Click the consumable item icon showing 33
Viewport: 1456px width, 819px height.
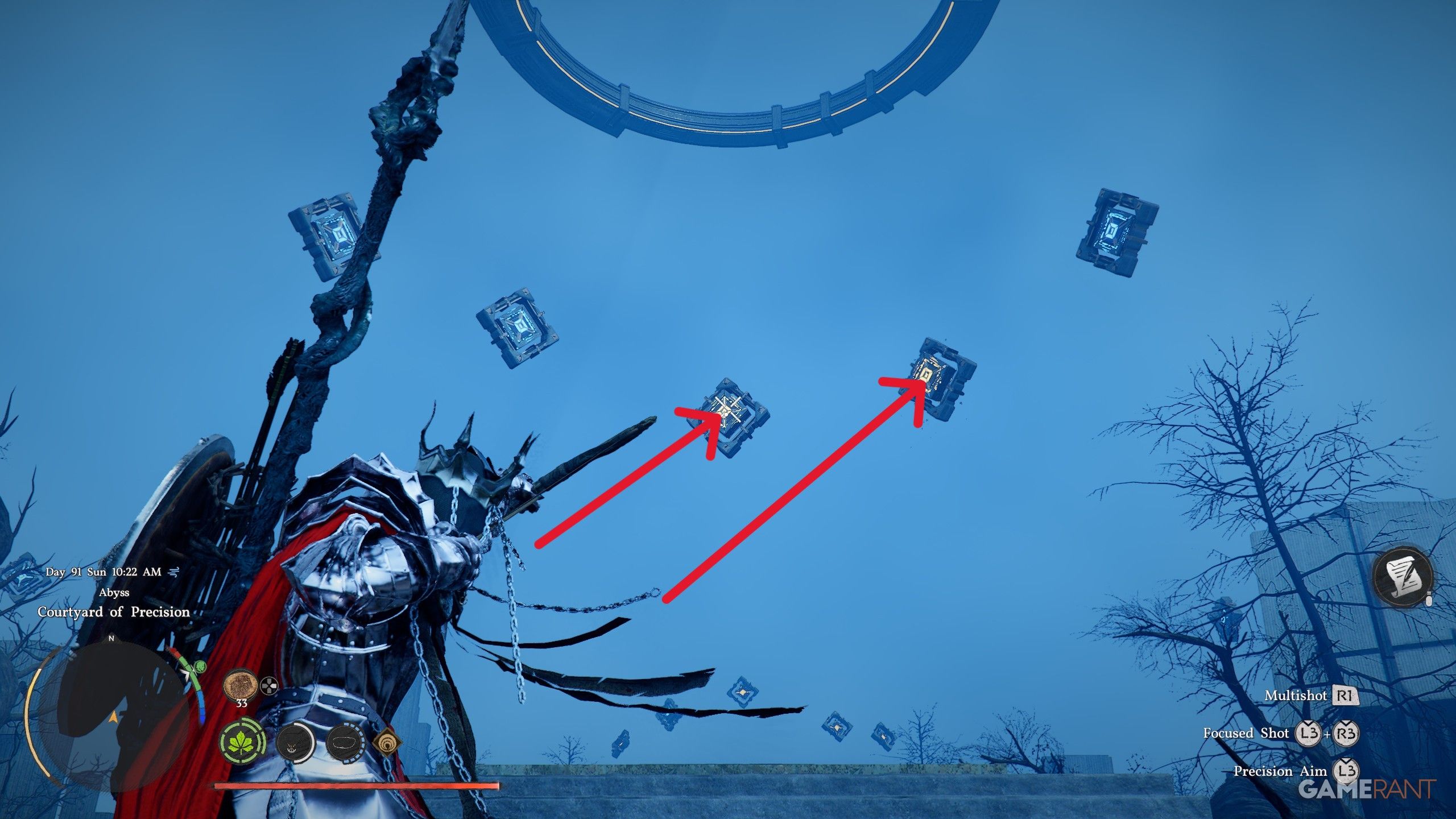coord(240,684)
